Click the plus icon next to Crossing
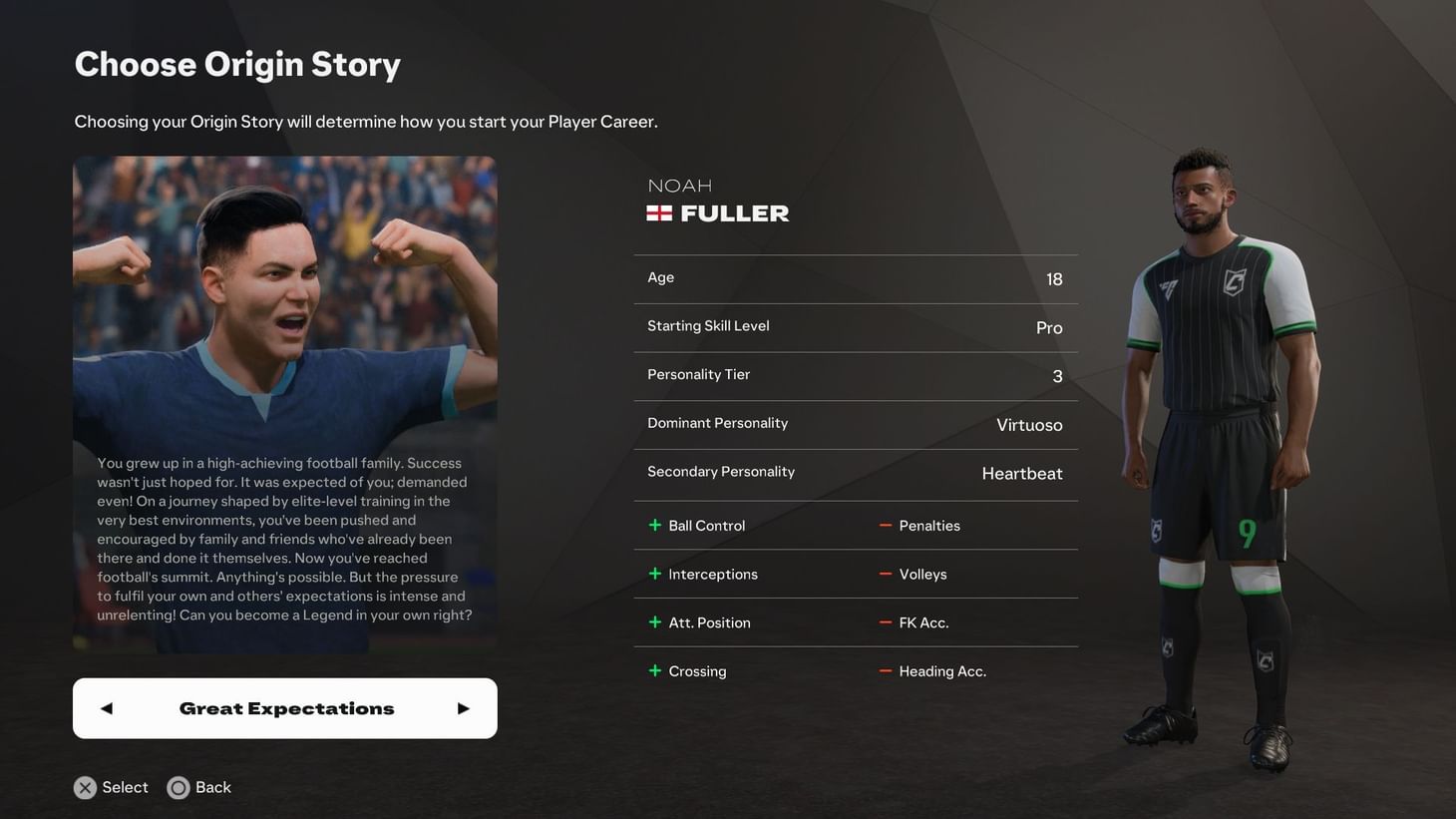1456x819 pixels. click(657, 670)
